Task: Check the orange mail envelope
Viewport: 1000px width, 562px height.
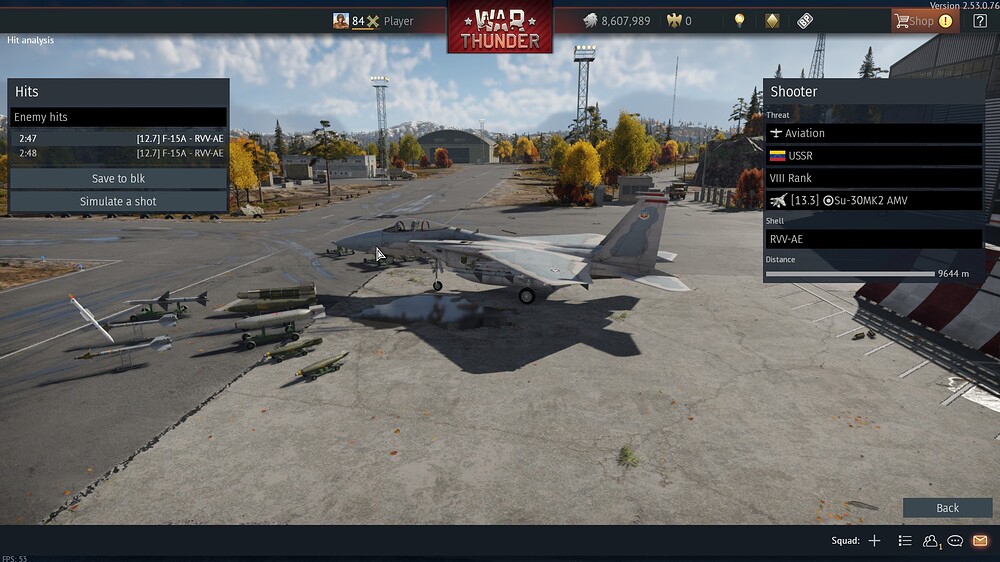Action: click(x=980, y=541)
